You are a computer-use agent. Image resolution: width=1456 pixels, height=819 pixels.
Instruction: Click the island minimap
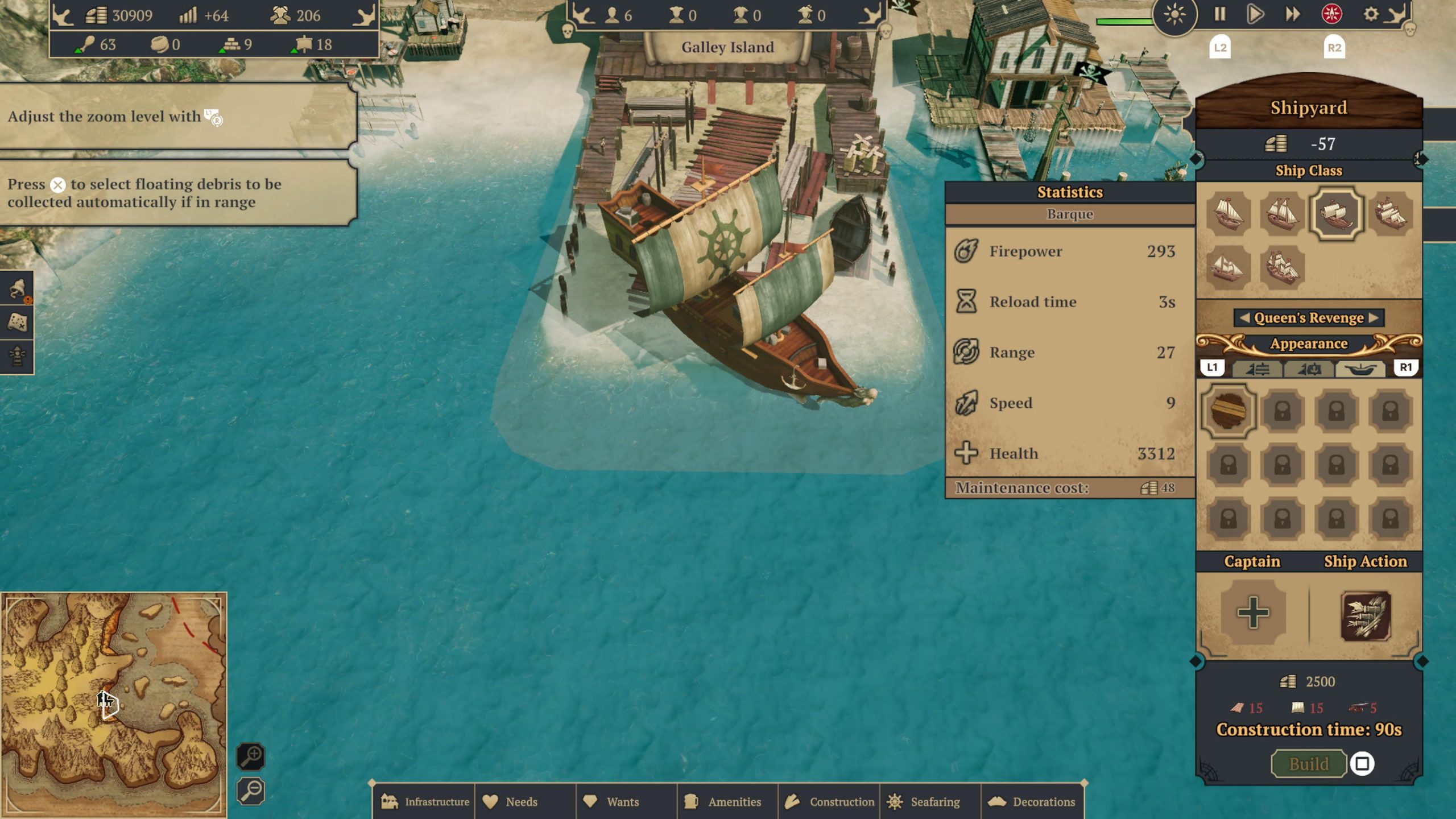(114, 704)
